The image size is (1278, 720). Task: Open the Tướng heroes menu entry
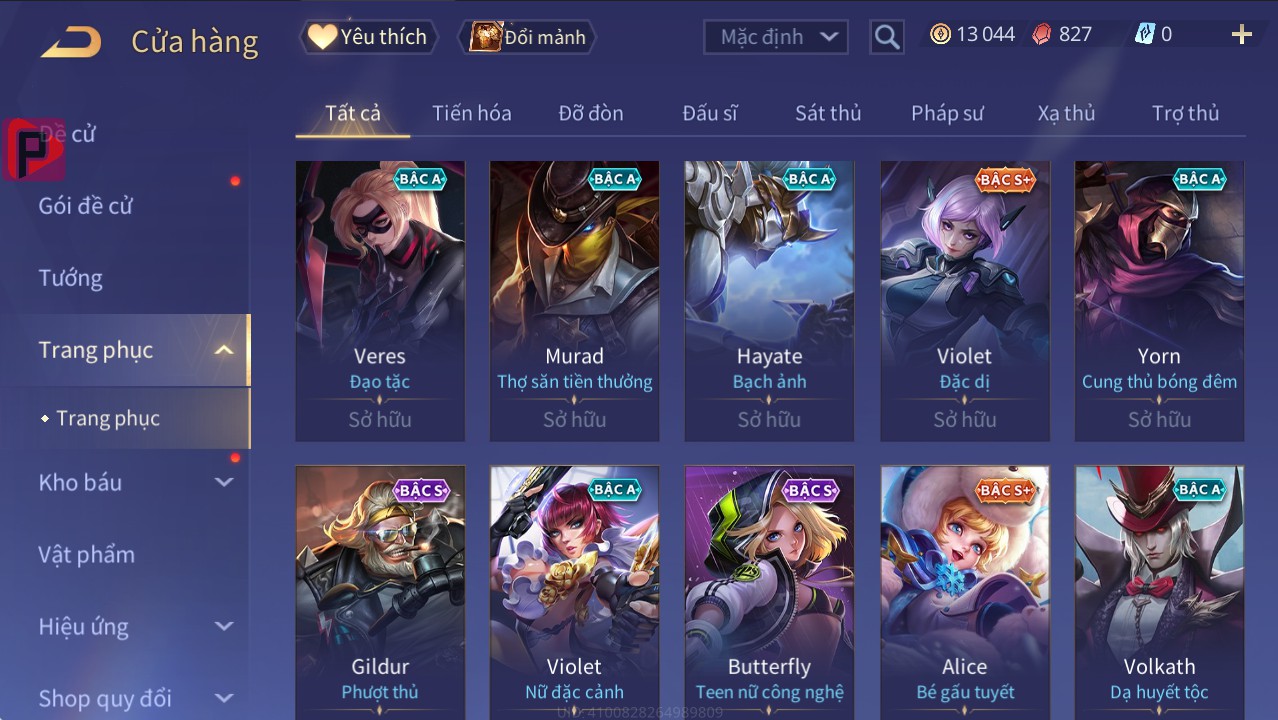tap(71, 278)
